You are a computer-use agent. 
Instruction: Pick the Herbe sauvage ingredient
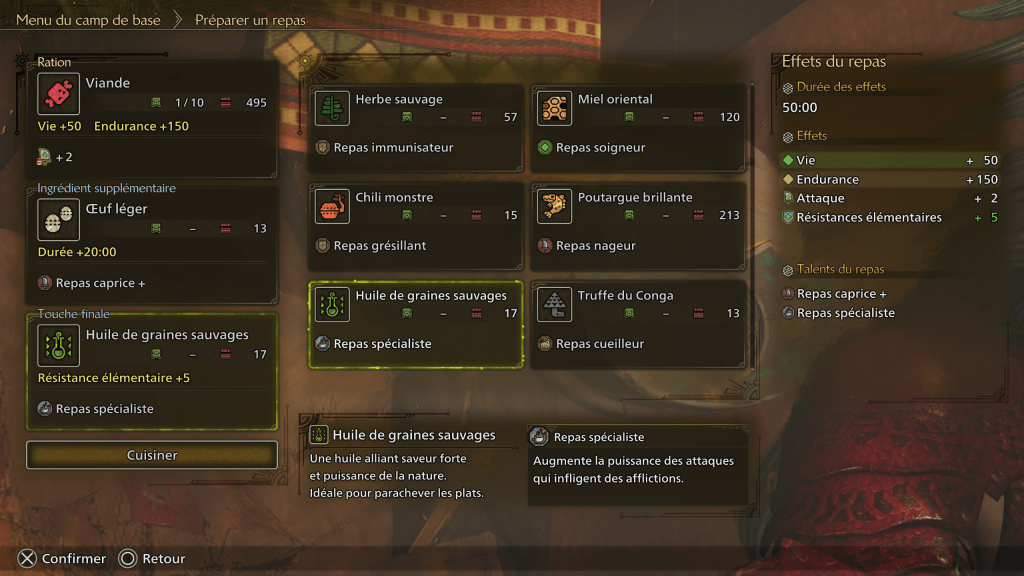pyautogui.click(x=416, y=128)
